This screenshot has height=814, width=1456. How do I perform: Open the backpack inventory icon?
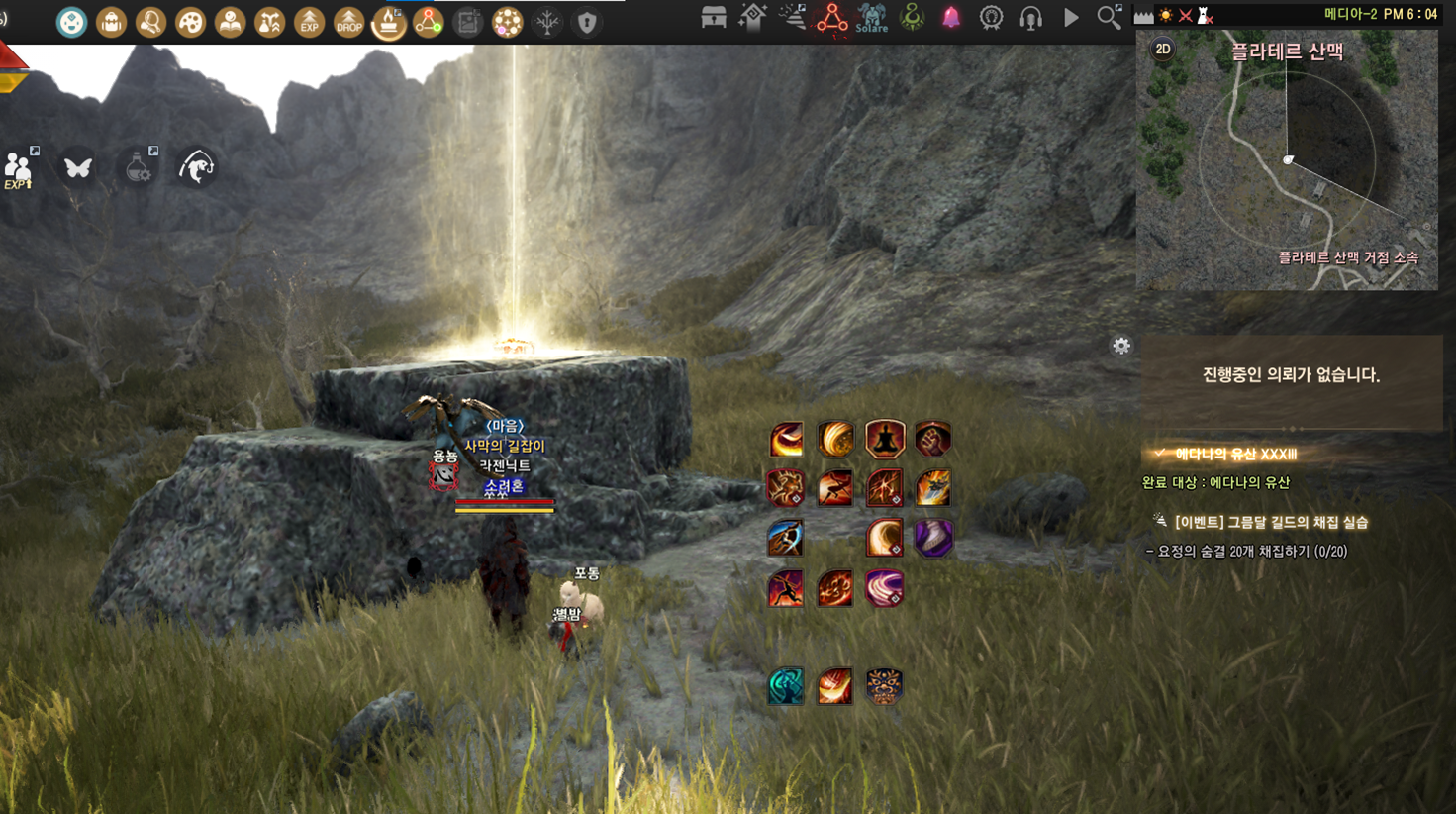click(x=111, y=22)
